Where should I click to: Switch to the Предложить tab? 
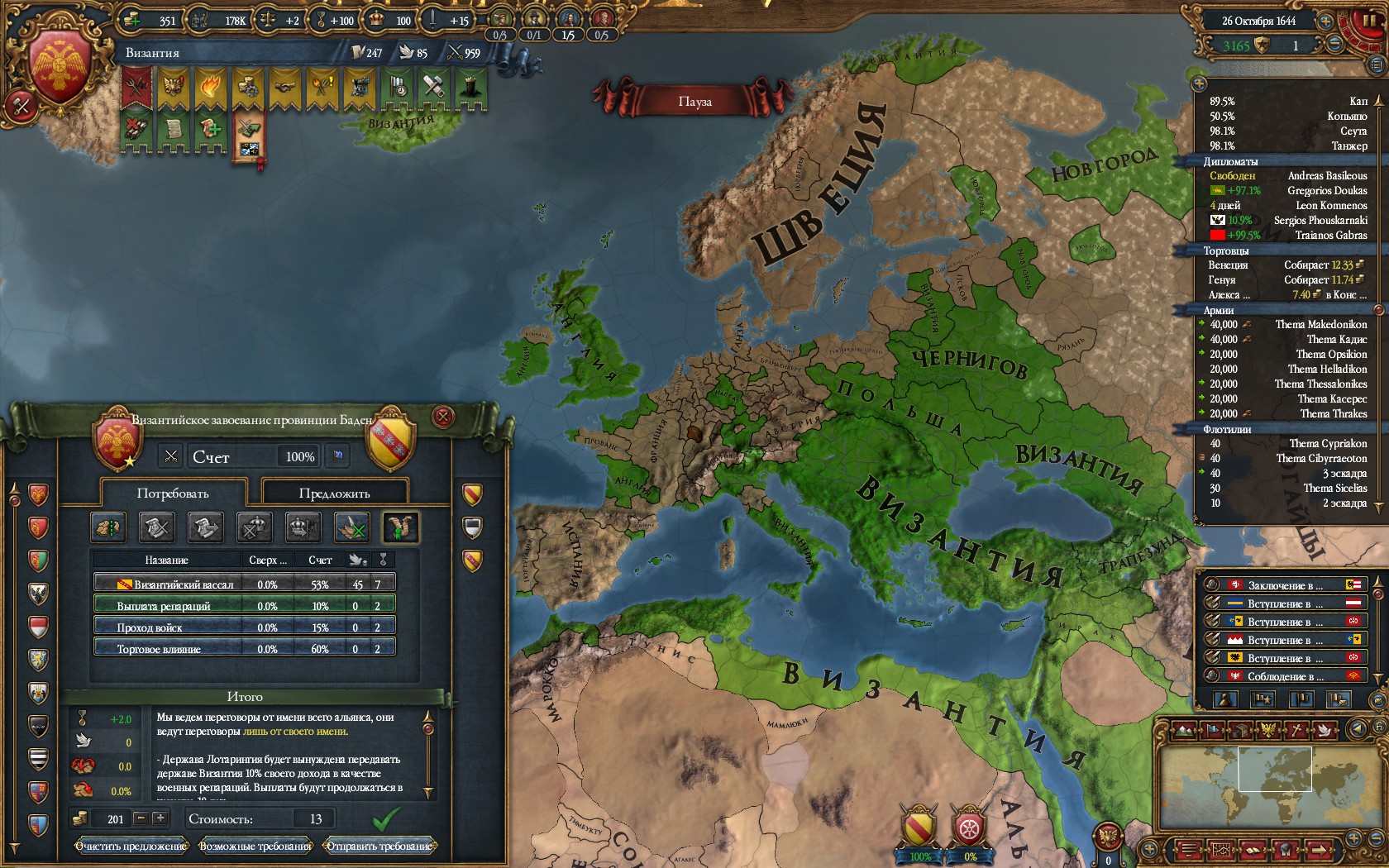tap(334, 494)
